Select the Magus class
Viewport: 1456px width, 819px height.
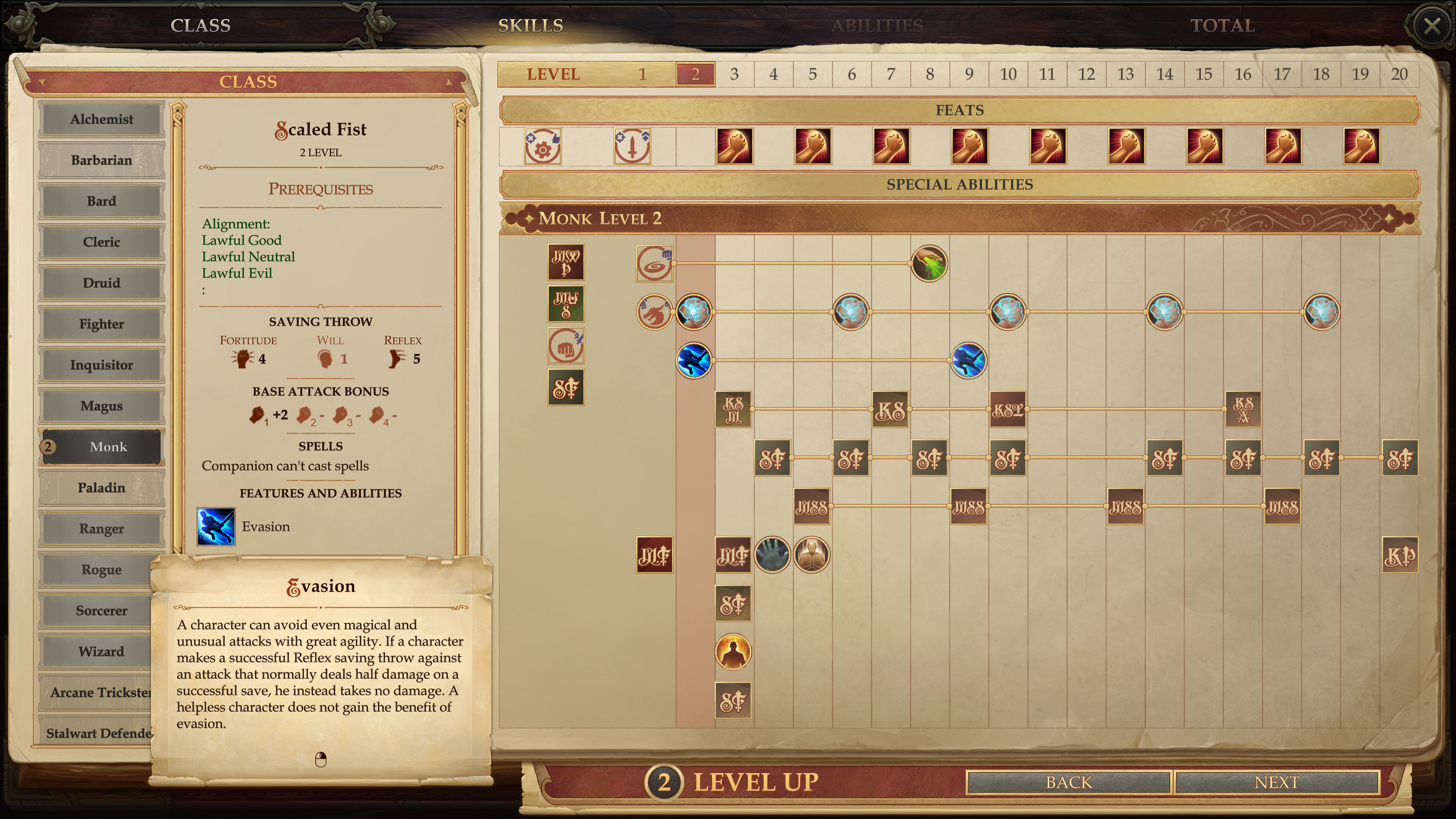point(102,406)
